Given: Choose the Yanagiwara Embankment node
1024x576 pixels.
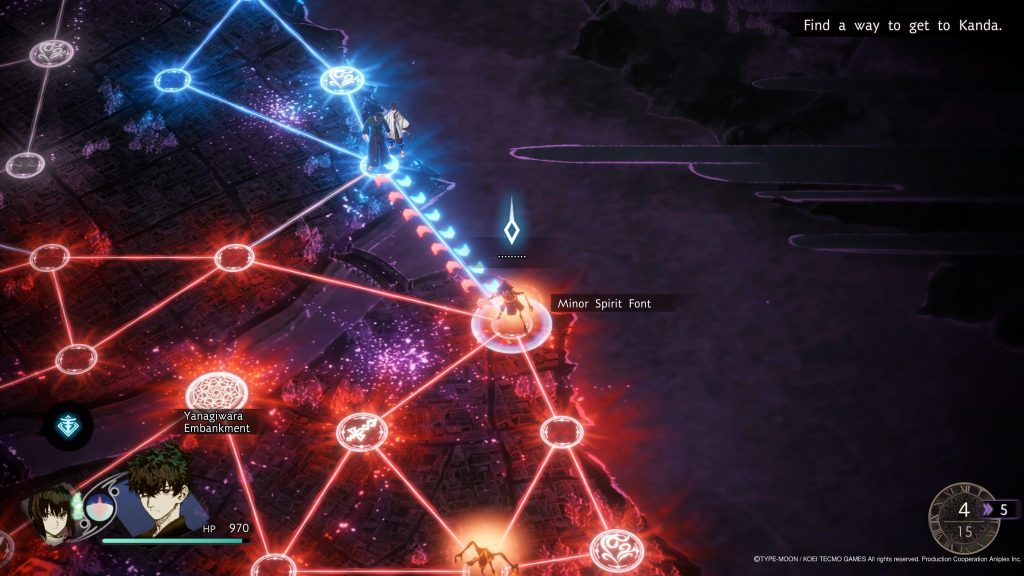Looking at the screenshot, I should (217, 391).
